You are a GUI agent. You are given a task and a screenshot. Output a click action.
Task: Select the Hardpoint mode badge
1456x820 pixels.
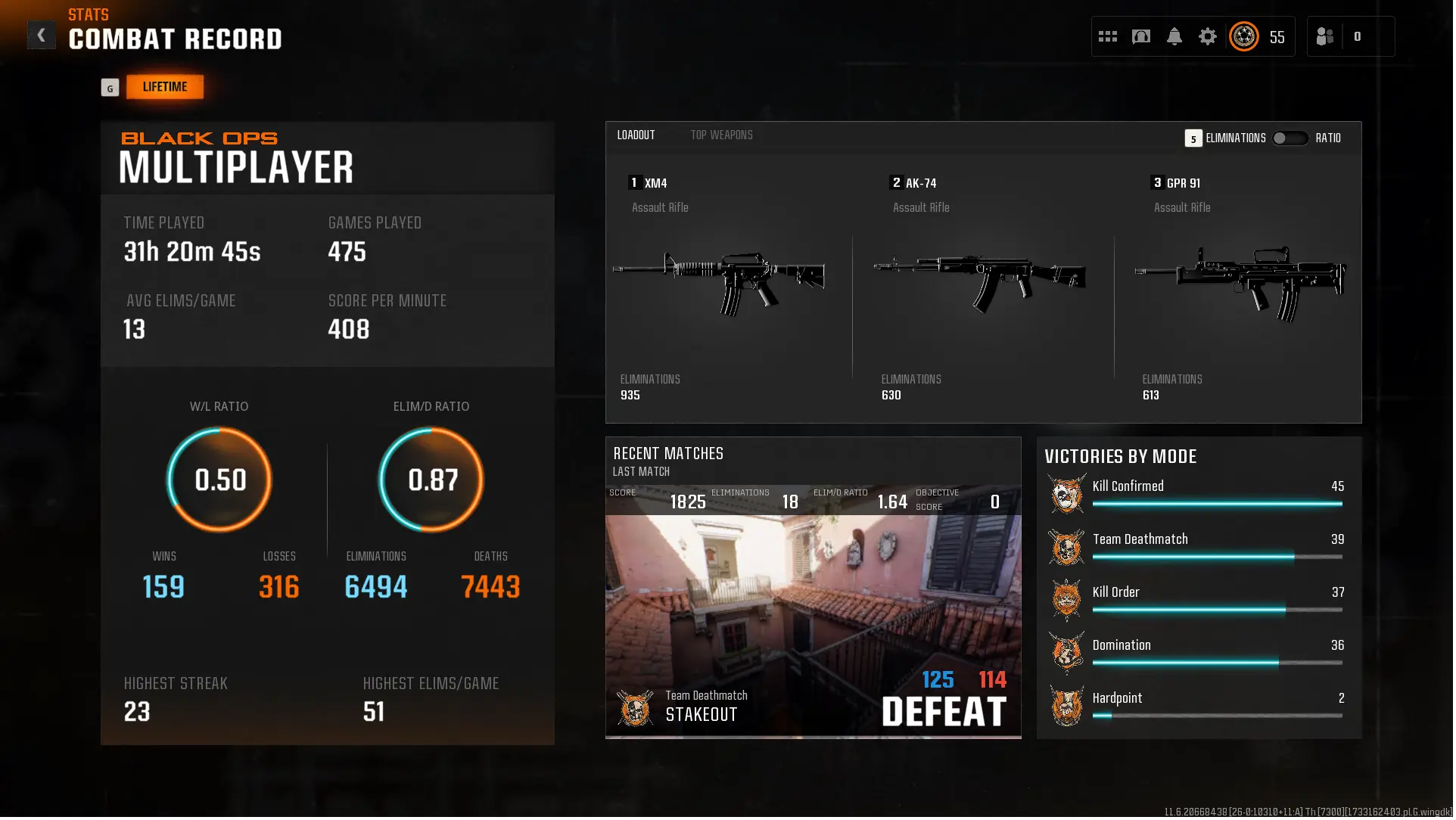(x=1066, y=705)
